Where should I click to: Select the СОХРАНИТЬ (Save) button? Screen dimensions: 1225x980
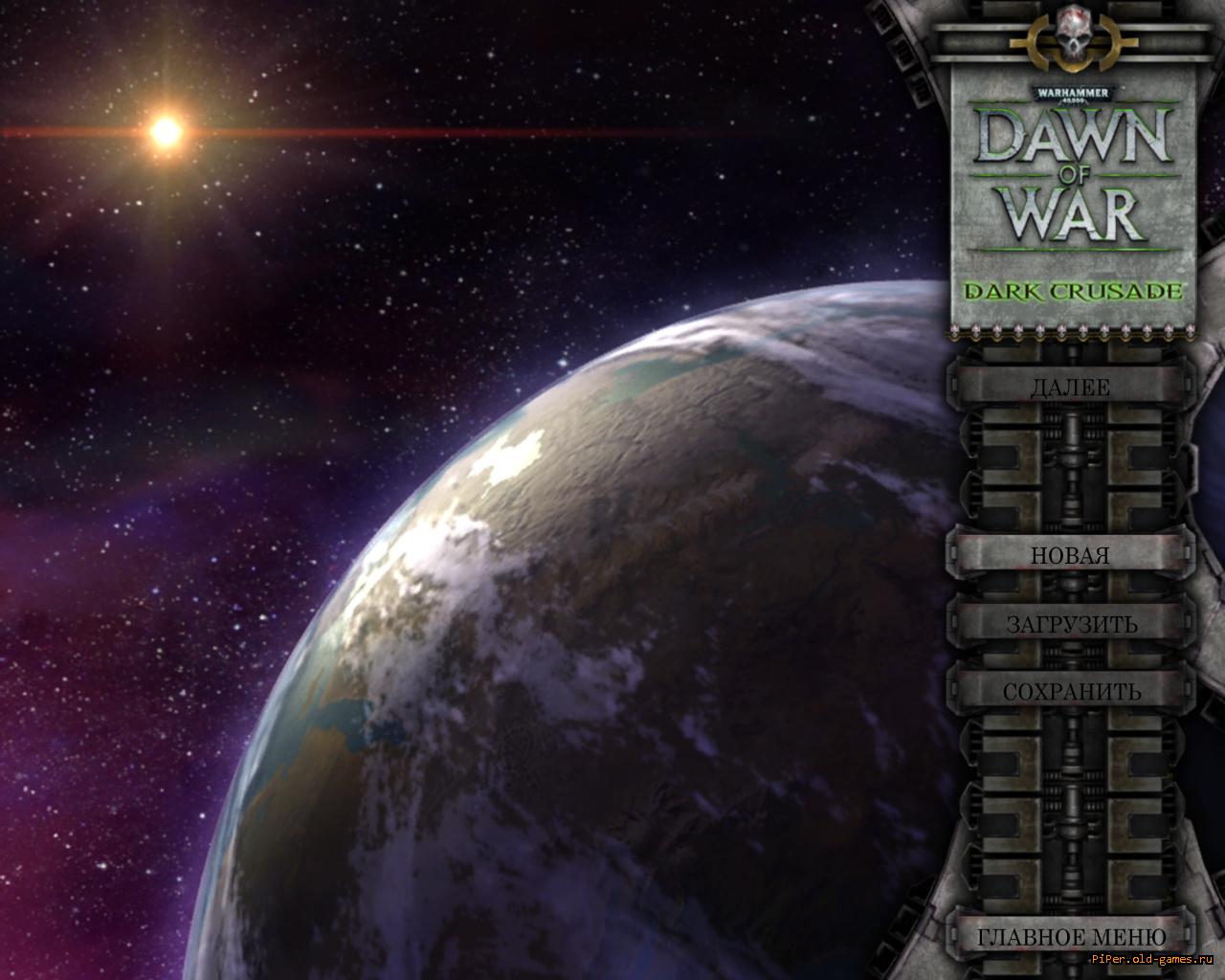pyautogui.click(x=1071, y=691)
